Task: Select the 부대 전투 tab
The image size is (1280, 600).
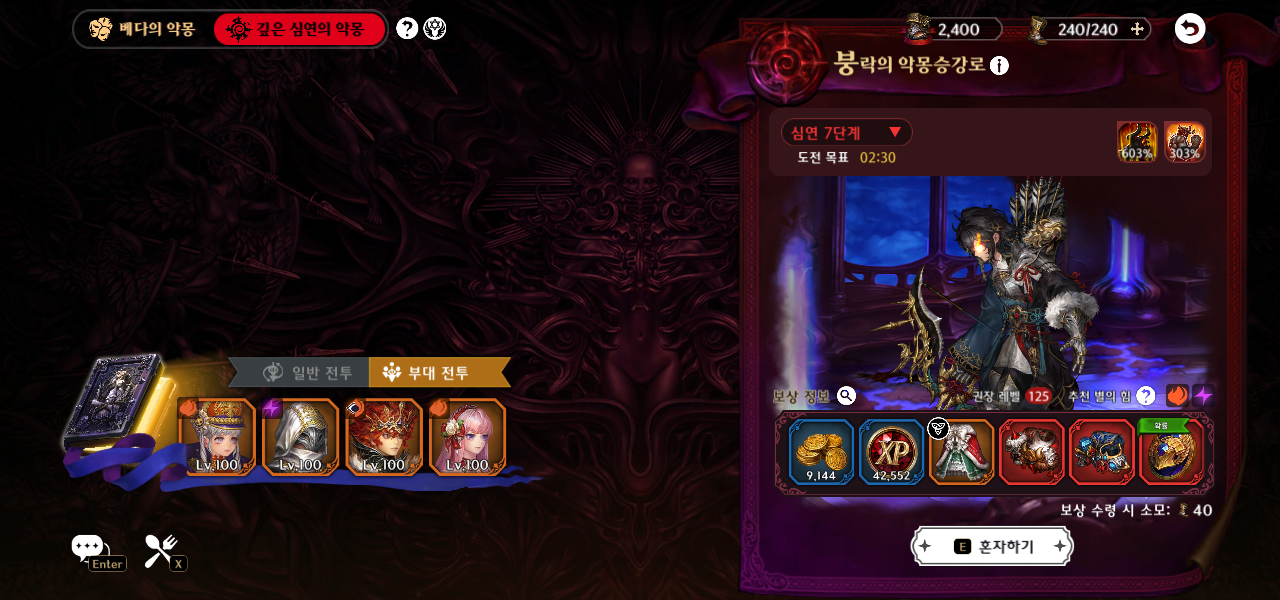Action: (x=438, y=373)
